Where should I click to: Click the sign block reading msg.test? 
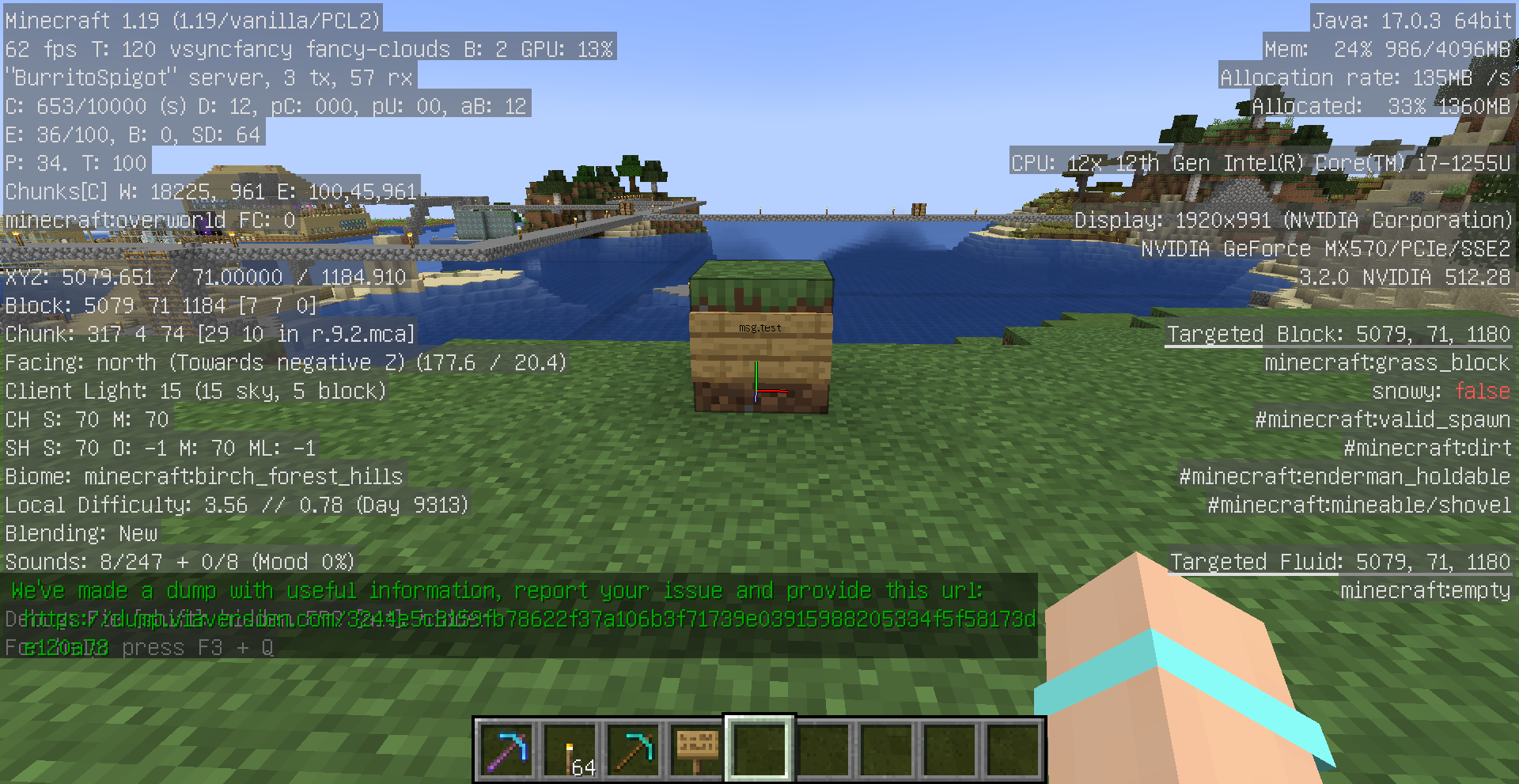click(759, 327)
